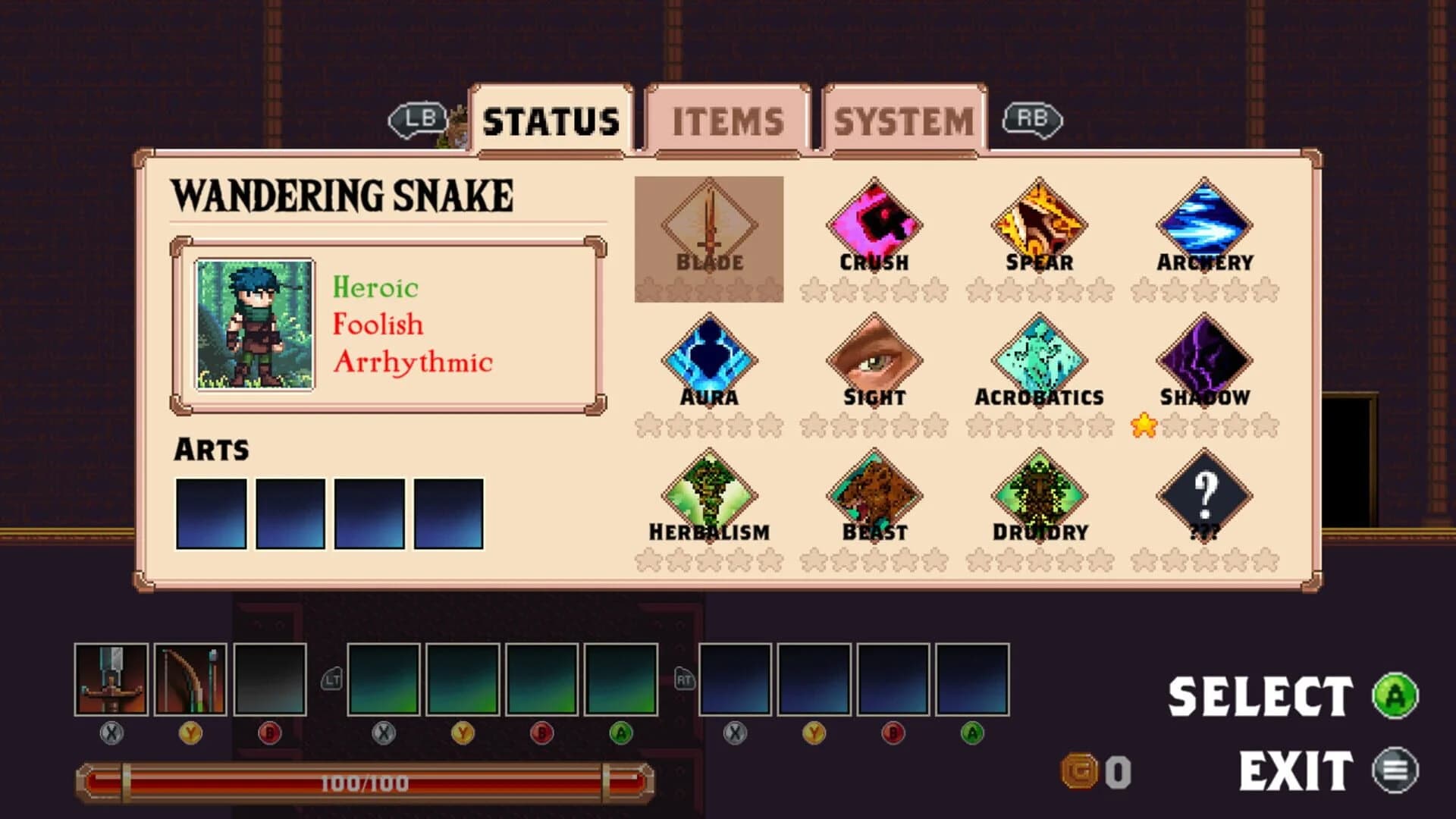Open the SYSTEM tab
Viewport: 1456px width, 819px height.
tap(903, 120)
